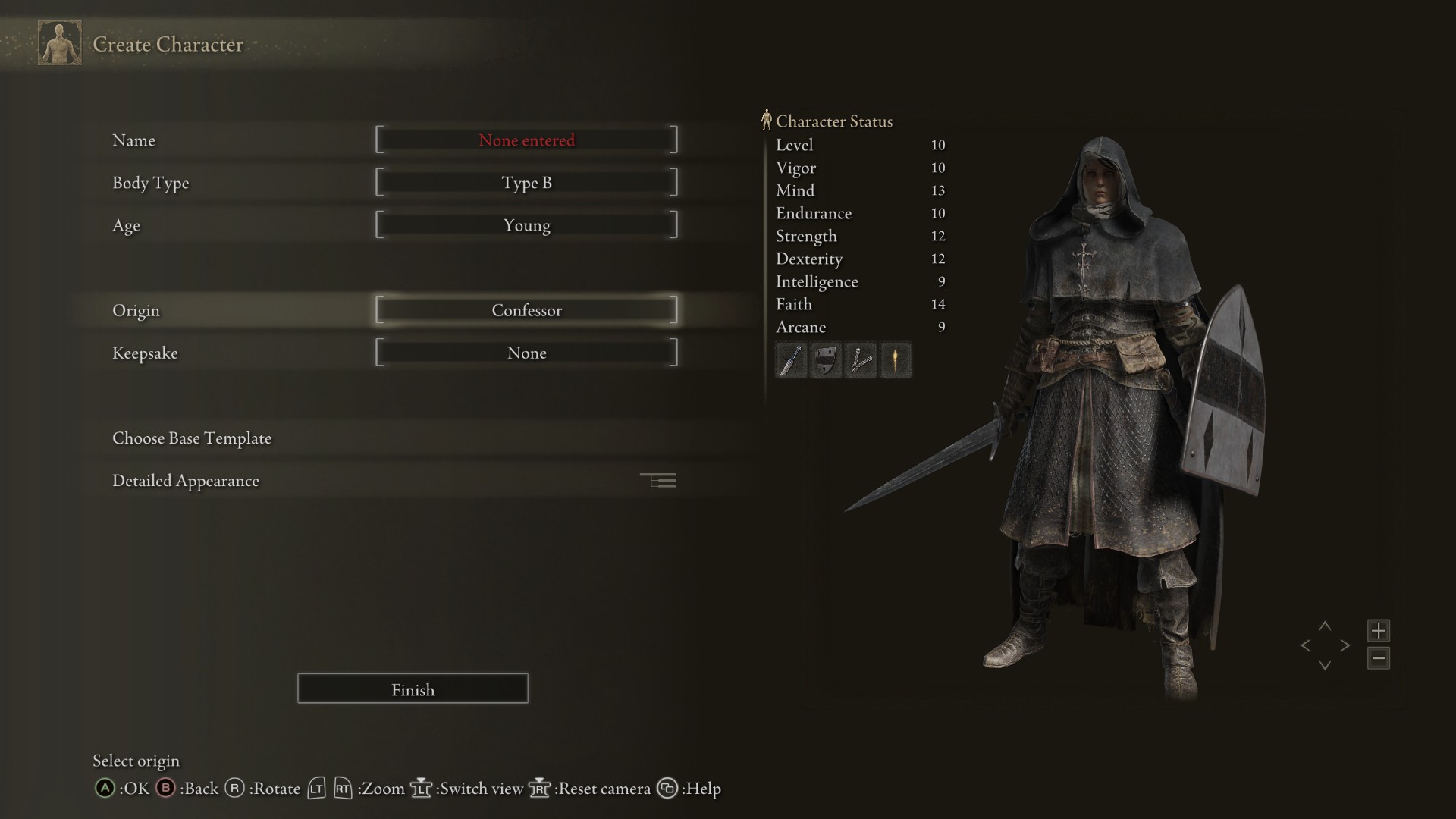Zoom out with the minus button
The image size is (1456, 819).
pos(1379,658)
